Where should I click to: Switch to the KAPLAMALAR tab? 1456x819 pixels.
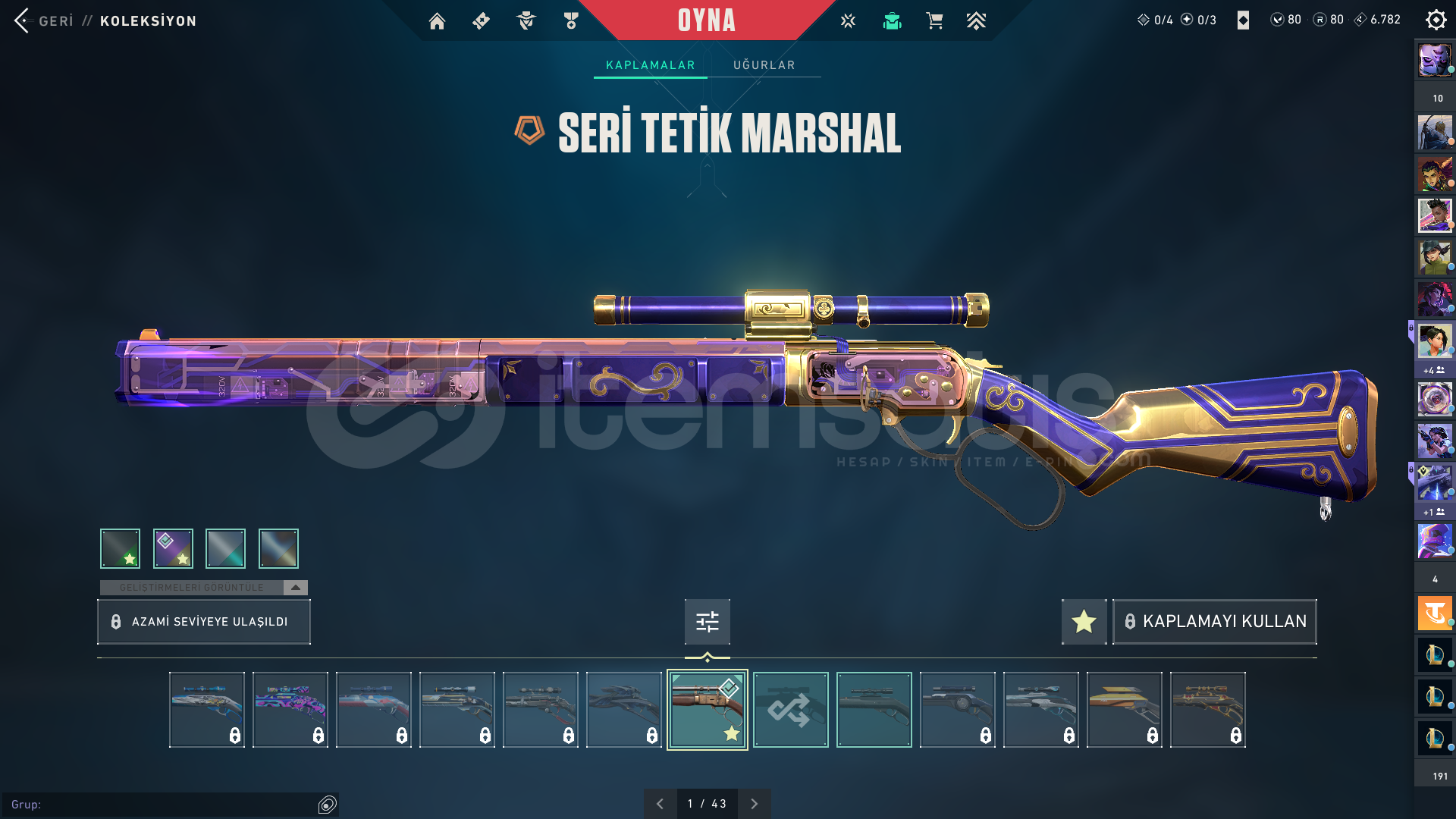[x=650, y=65]
